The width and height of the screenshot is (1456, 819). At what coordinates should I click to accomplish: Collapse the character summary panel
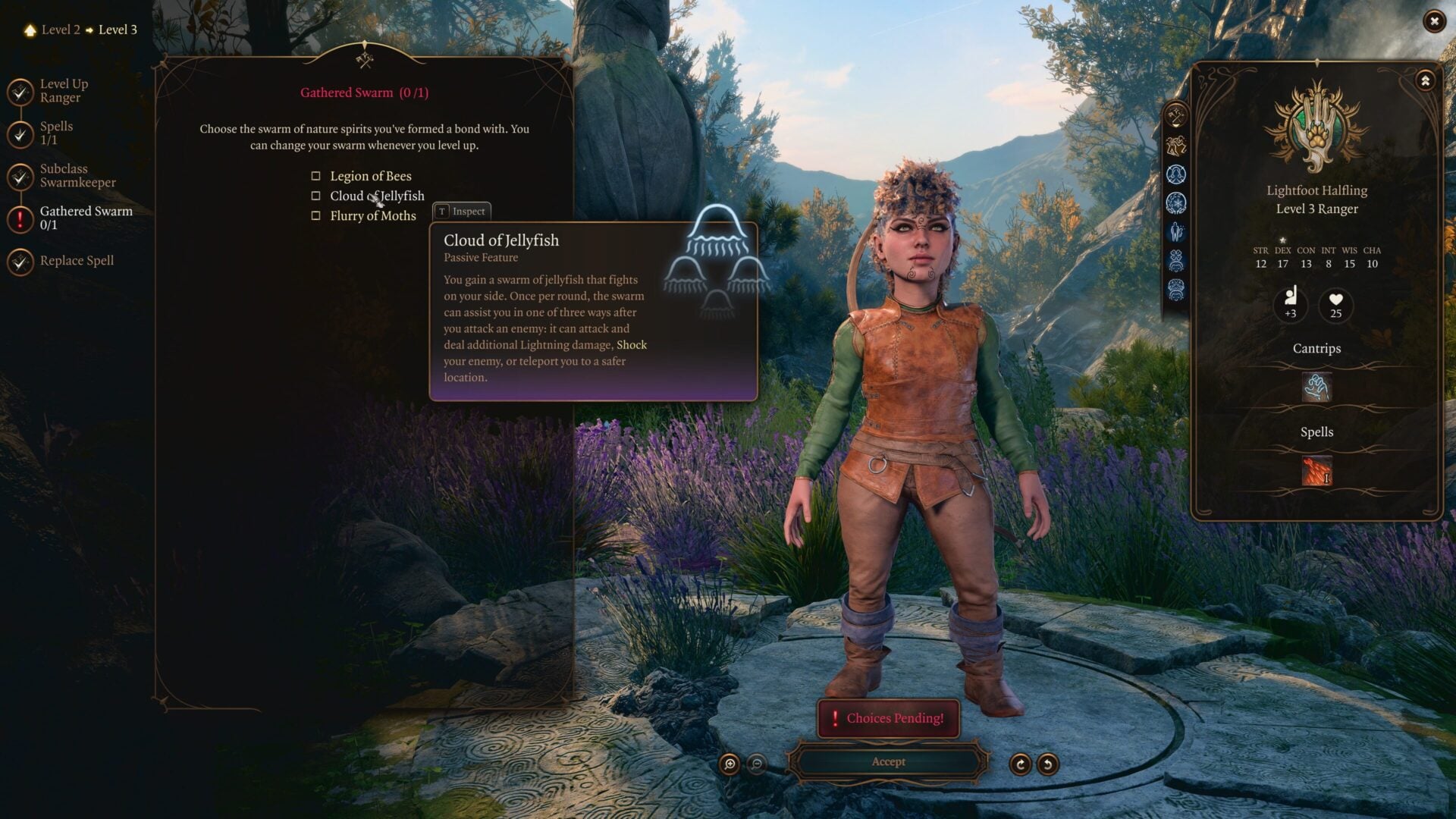(1425, 80)
